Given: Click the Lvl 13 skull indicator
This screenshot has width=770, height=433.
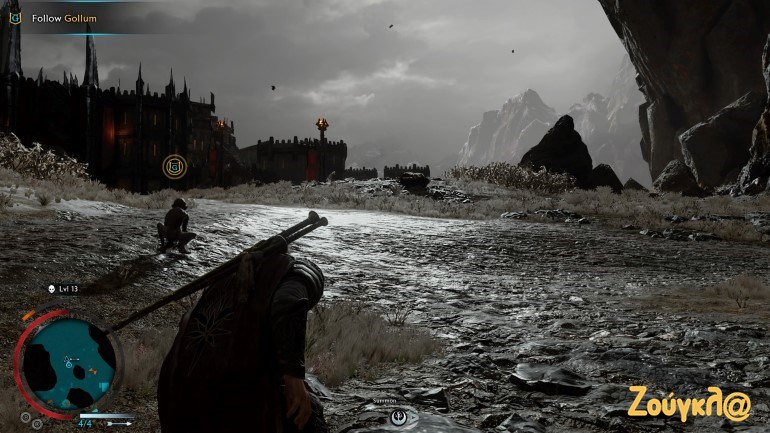Looking at the screenshot, I should tap(51, 289).
